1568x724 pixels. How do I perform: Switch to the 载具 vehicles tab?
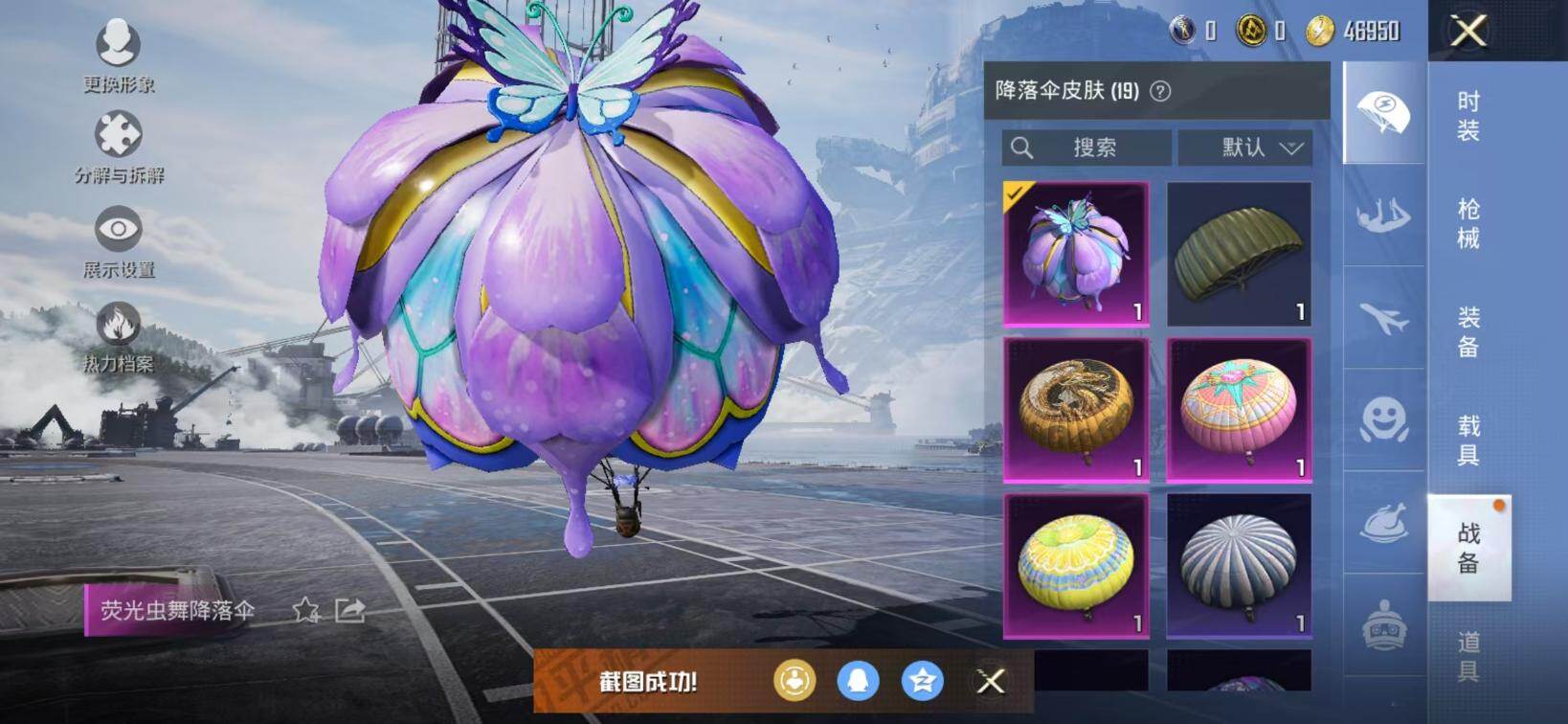click(1468, 439)
